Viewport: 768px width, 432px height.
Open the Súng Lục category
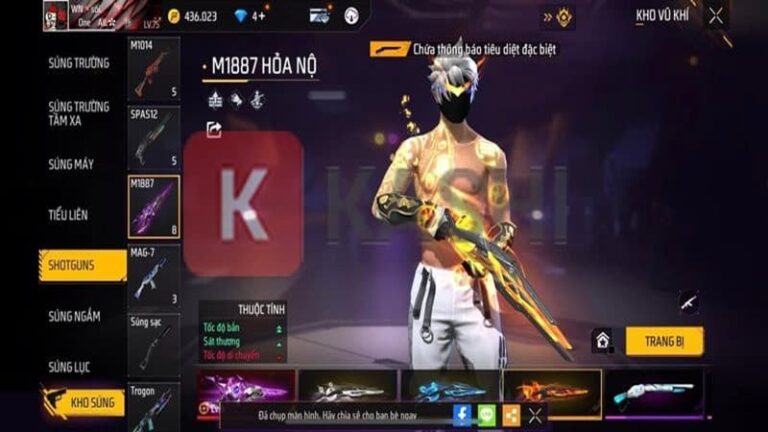69,367
